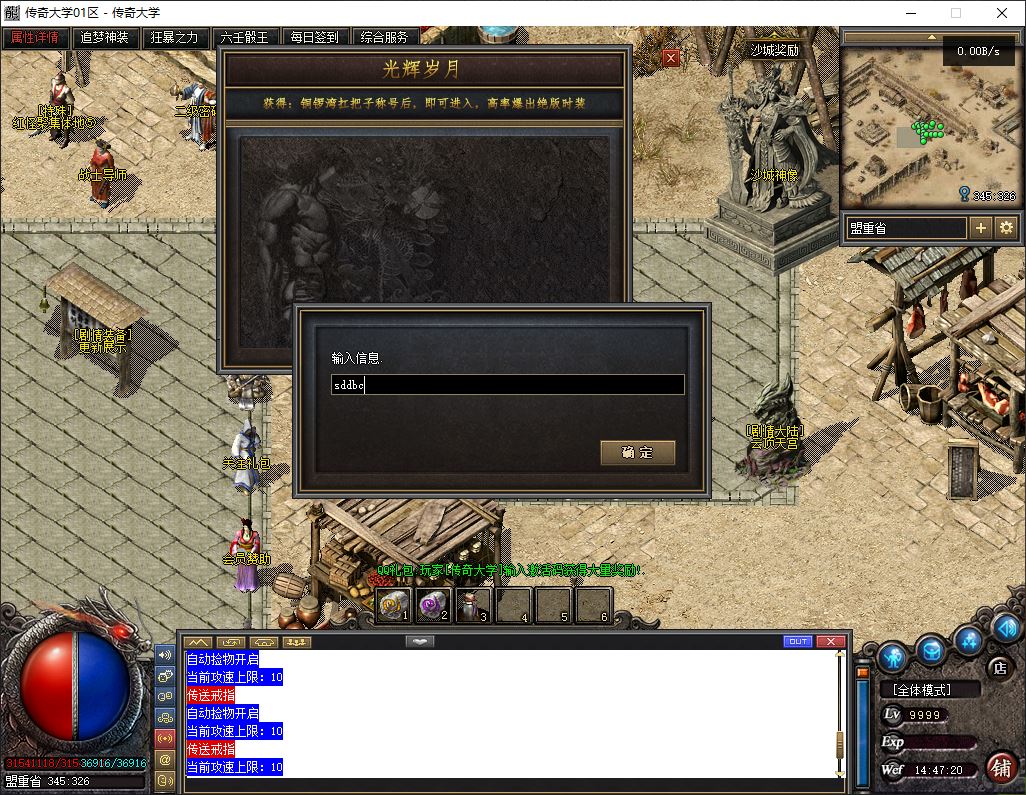The image size is (1026, 795).
Task: Use the potion bottle in hotbar slot 3
Action: click(x=472, y=604)
